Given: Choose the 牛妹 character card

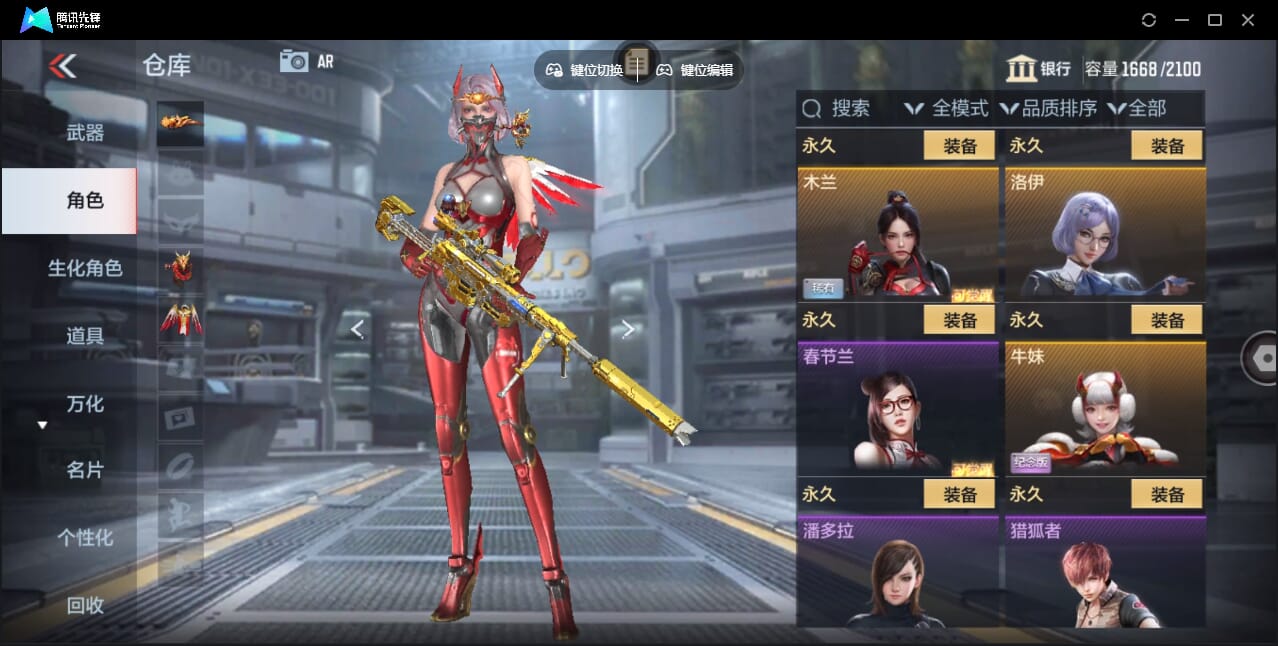Looking at the screenshot, I should (1105, 408).
